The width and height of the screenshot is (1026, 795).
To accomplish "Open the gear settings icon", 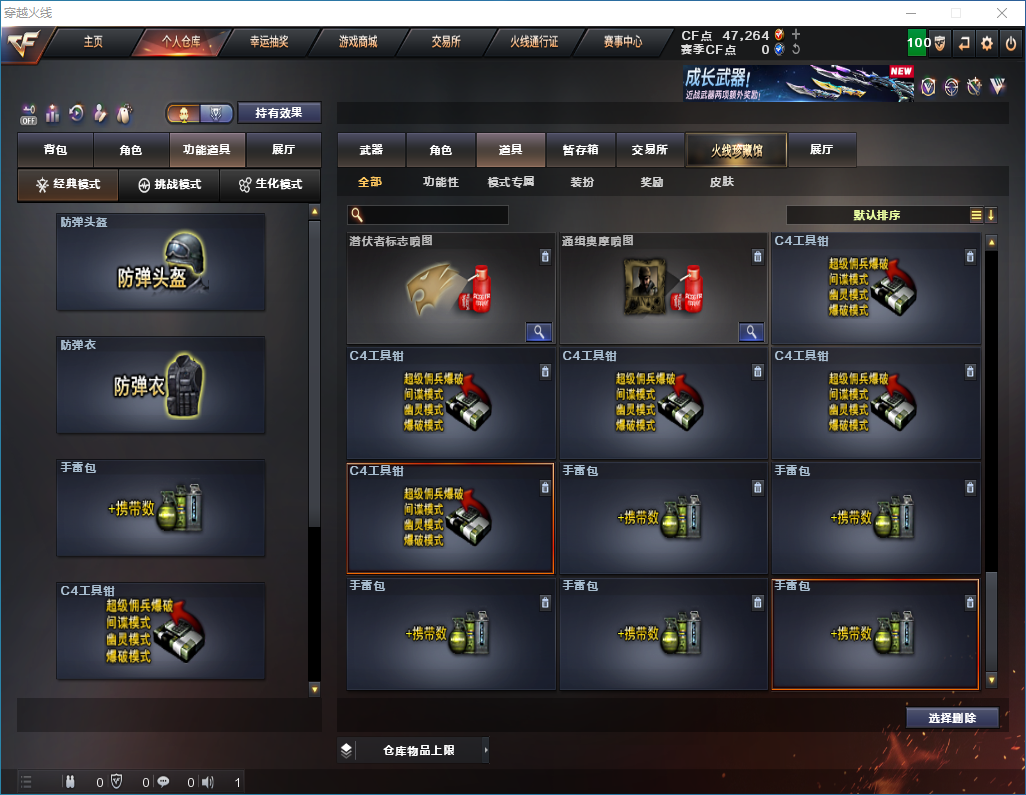I will point(987,43).
